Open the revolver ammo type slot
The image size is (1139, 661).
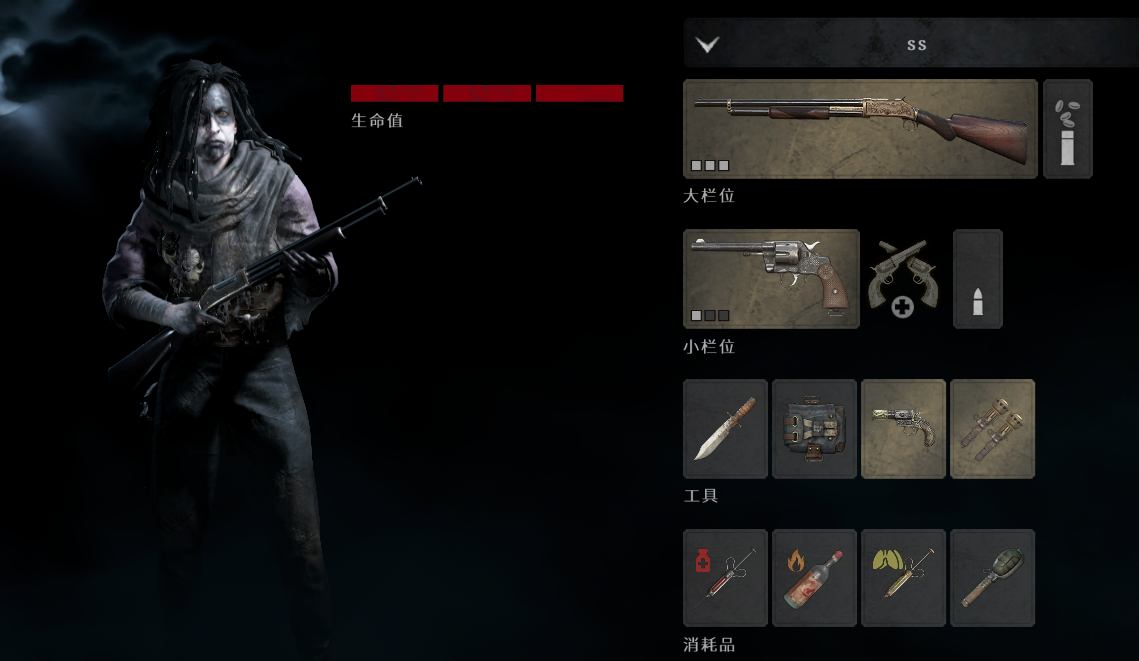pyautogui.click(x=977, y=279)
